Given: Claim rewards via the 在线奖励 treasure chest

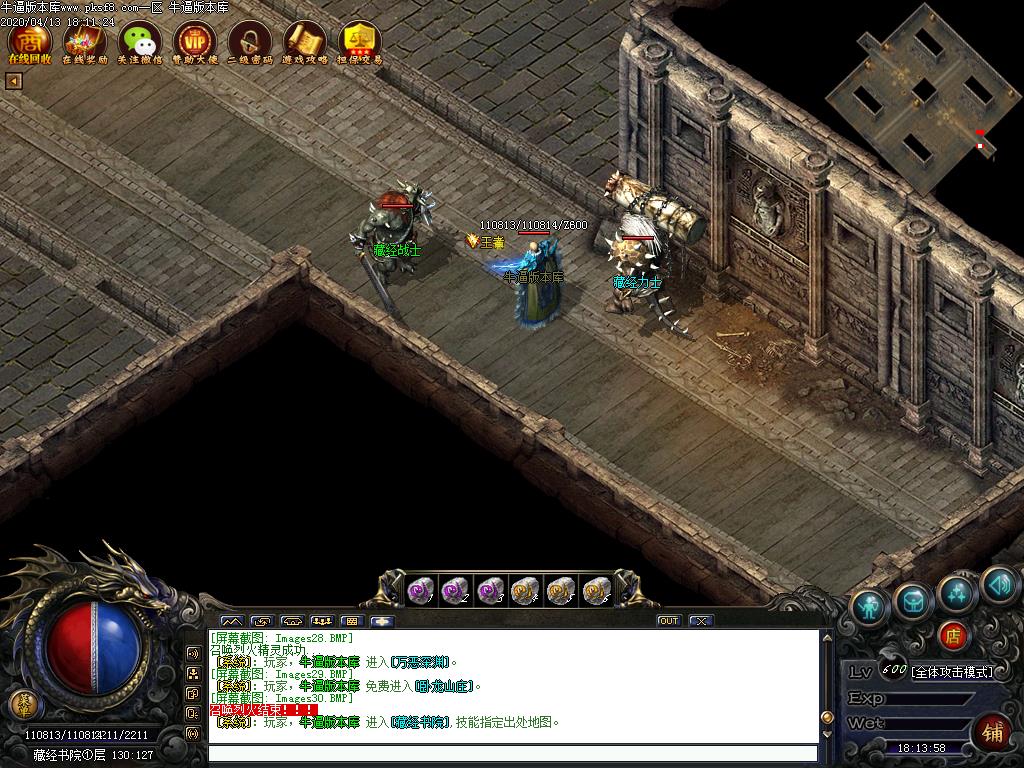Looking at the screenshot, I should point(85,42).
